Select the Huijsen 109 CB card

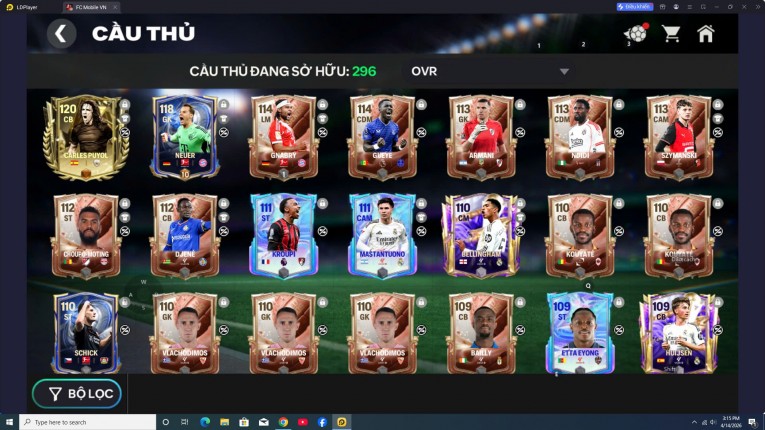tap(679, 333)
